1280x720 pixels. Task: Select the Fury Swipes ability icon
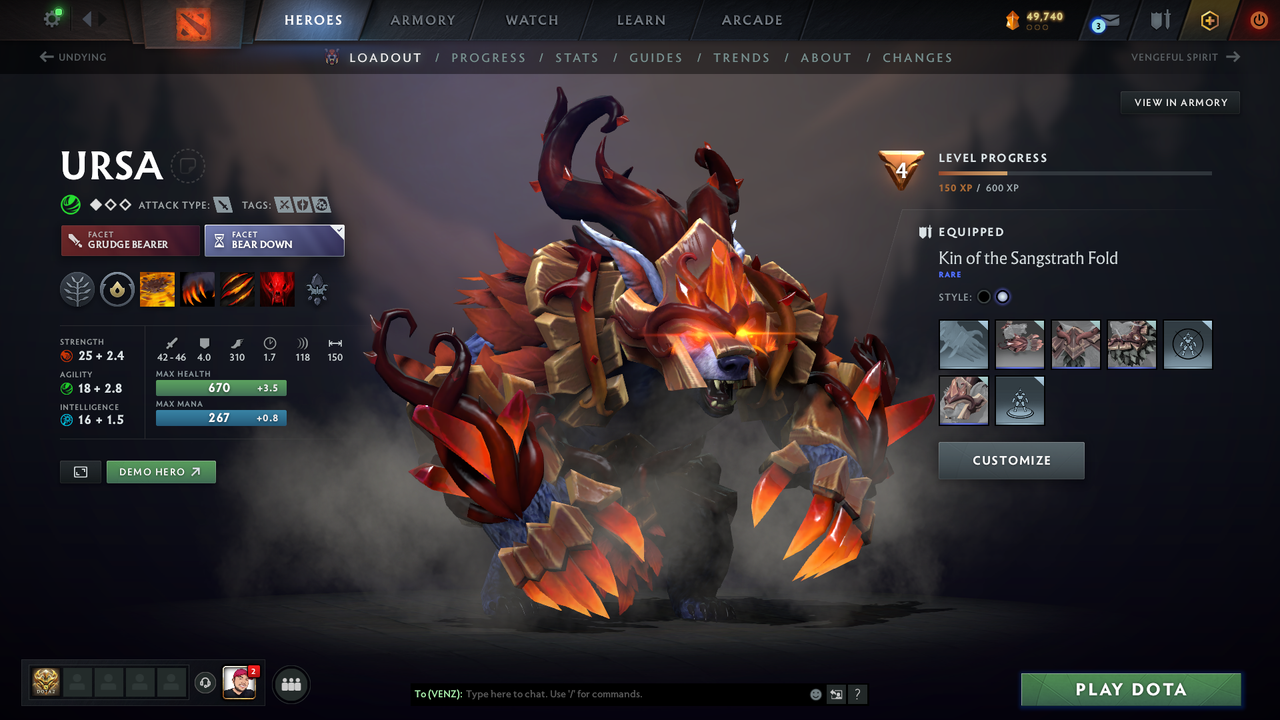click(237, 289)
